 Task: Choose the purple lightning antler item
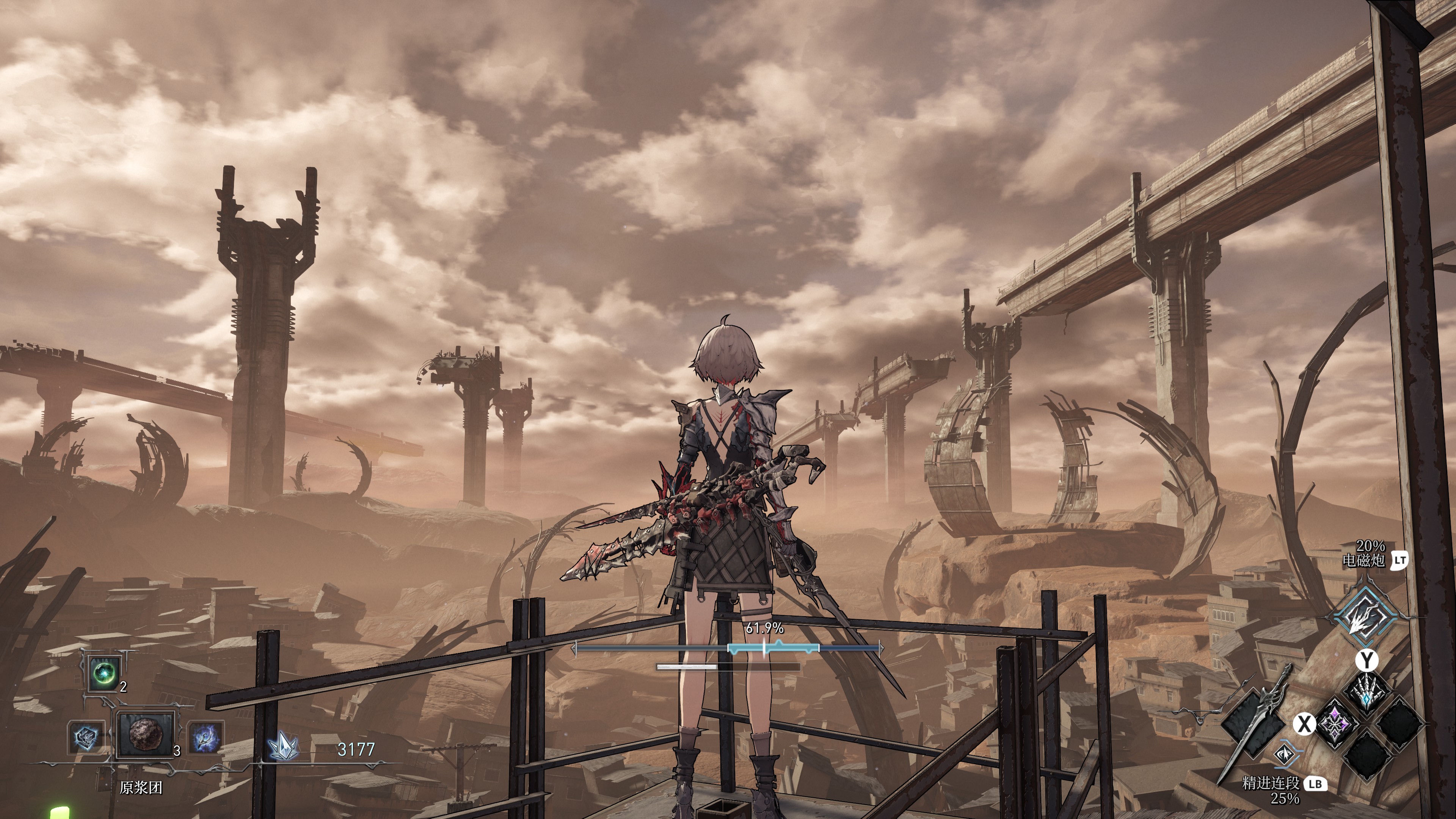[205, 737]
